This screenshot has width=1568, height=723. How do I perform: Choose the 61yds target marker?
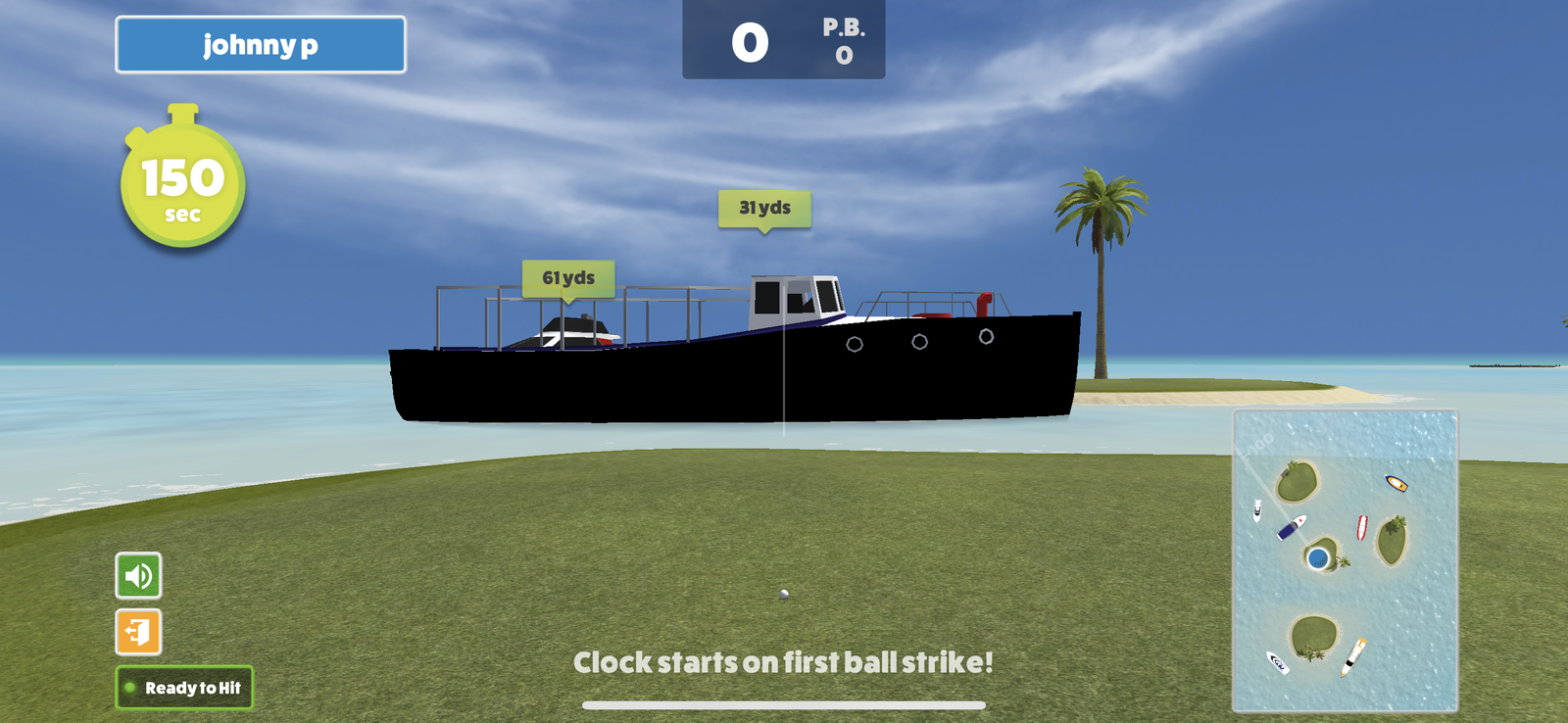pyautogui.click(x=568, y=278)
